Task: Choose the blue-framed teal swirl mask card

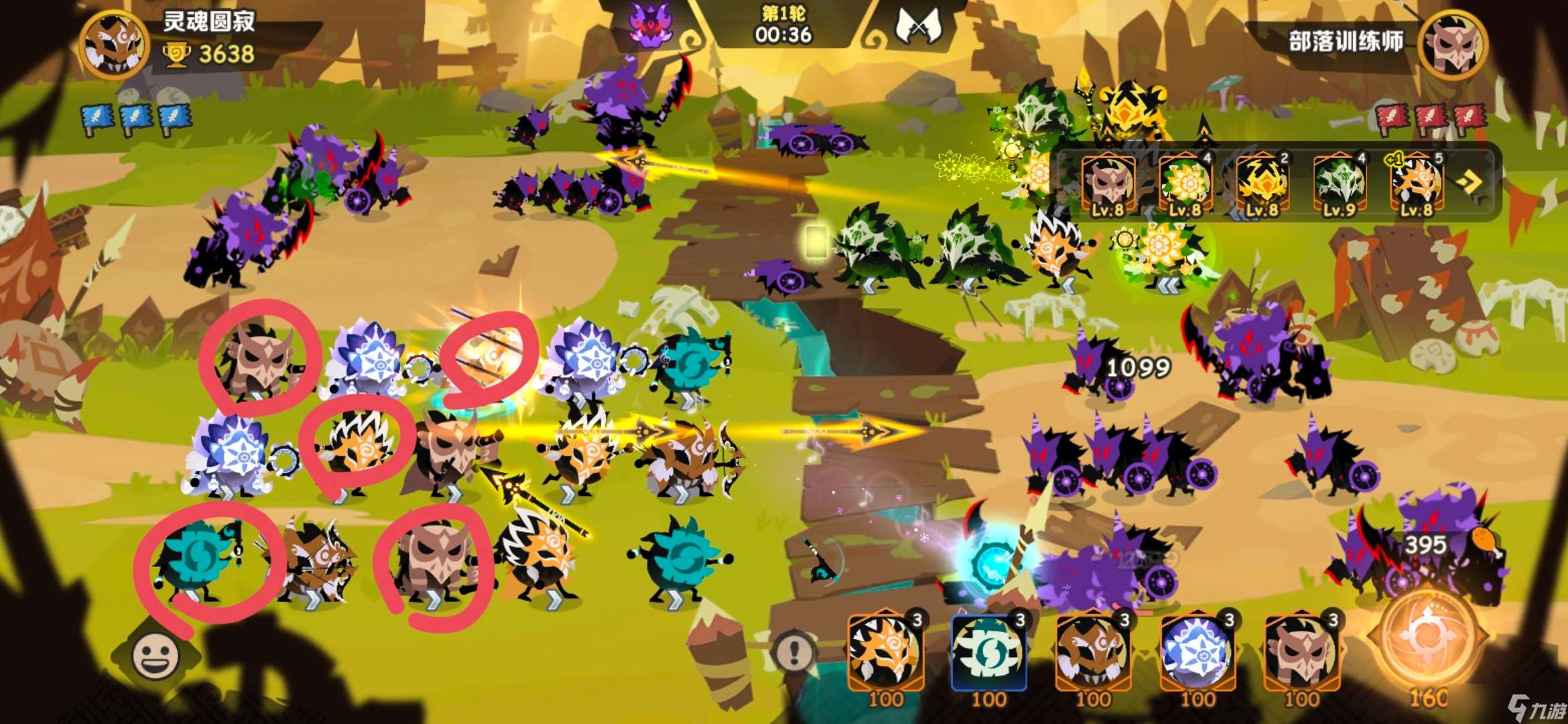Action: pyautogui.click(x=988, y=652)
